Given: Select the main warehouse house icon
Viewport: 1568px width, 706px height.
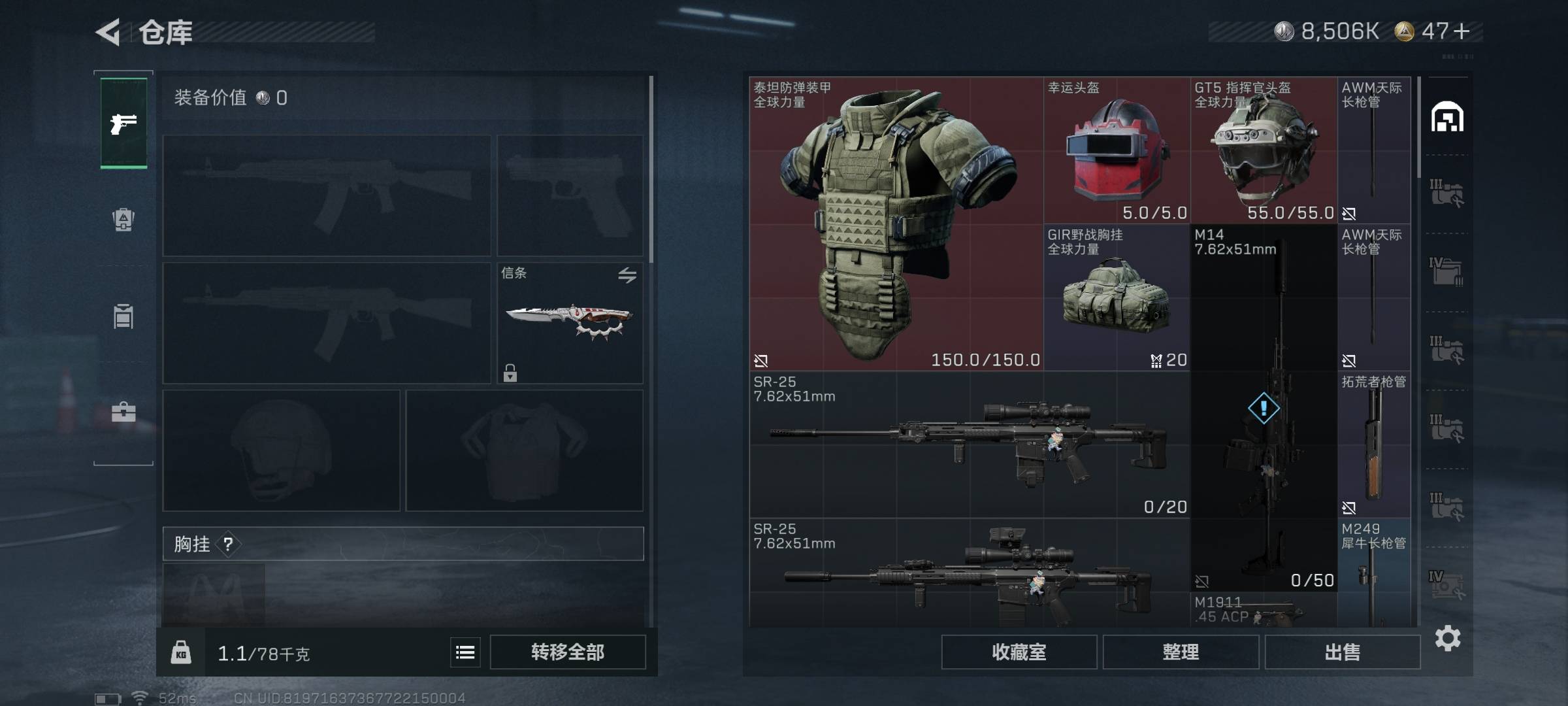Looking at the screenshot, I should 1447,118.
